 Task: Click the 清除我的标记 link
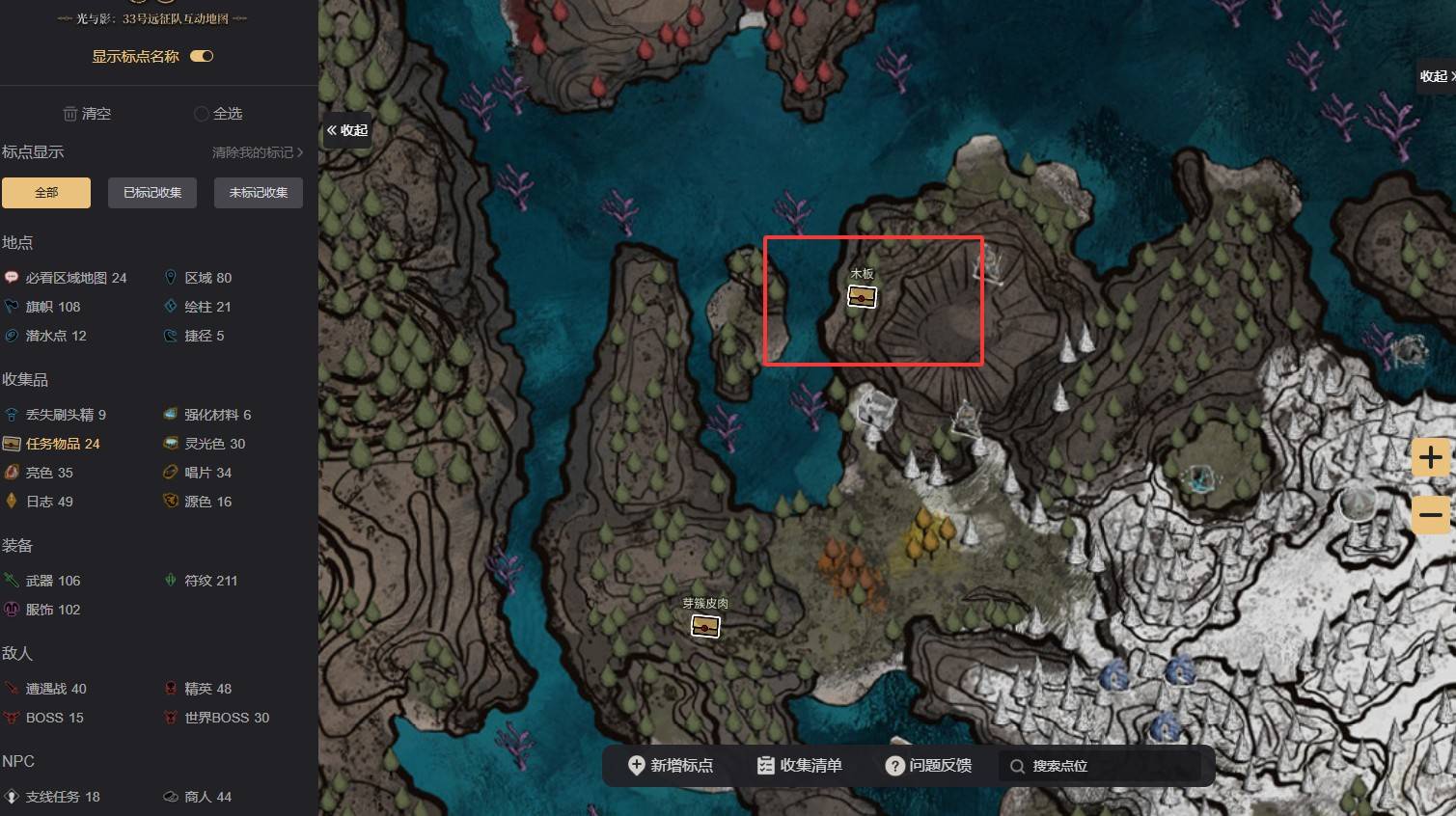(257, 152)
